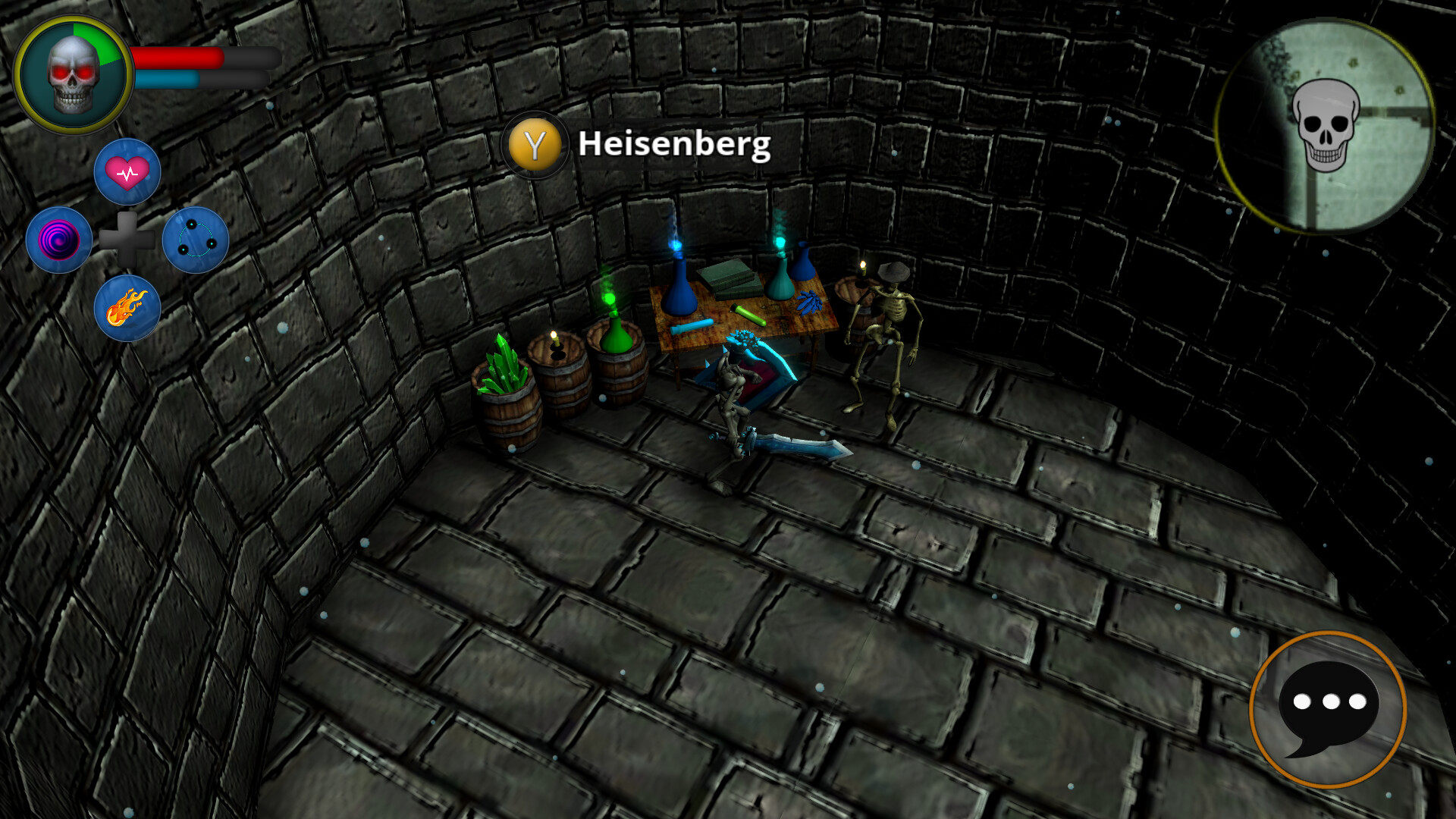Tap the plus between the skill buttons
Image resolution: width=1456 pixels, height=819 pixels.
pyautogui.click(x=128, y=239)
